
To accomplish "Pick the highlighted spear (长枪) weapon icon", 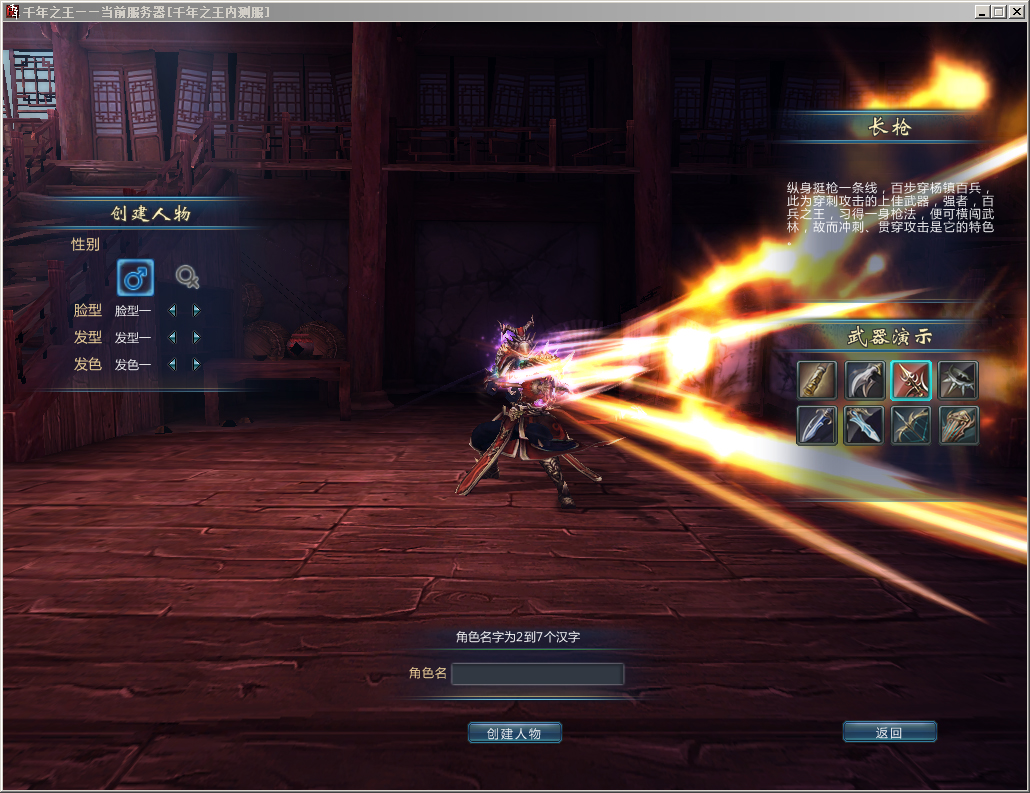I will coord(911,380).
